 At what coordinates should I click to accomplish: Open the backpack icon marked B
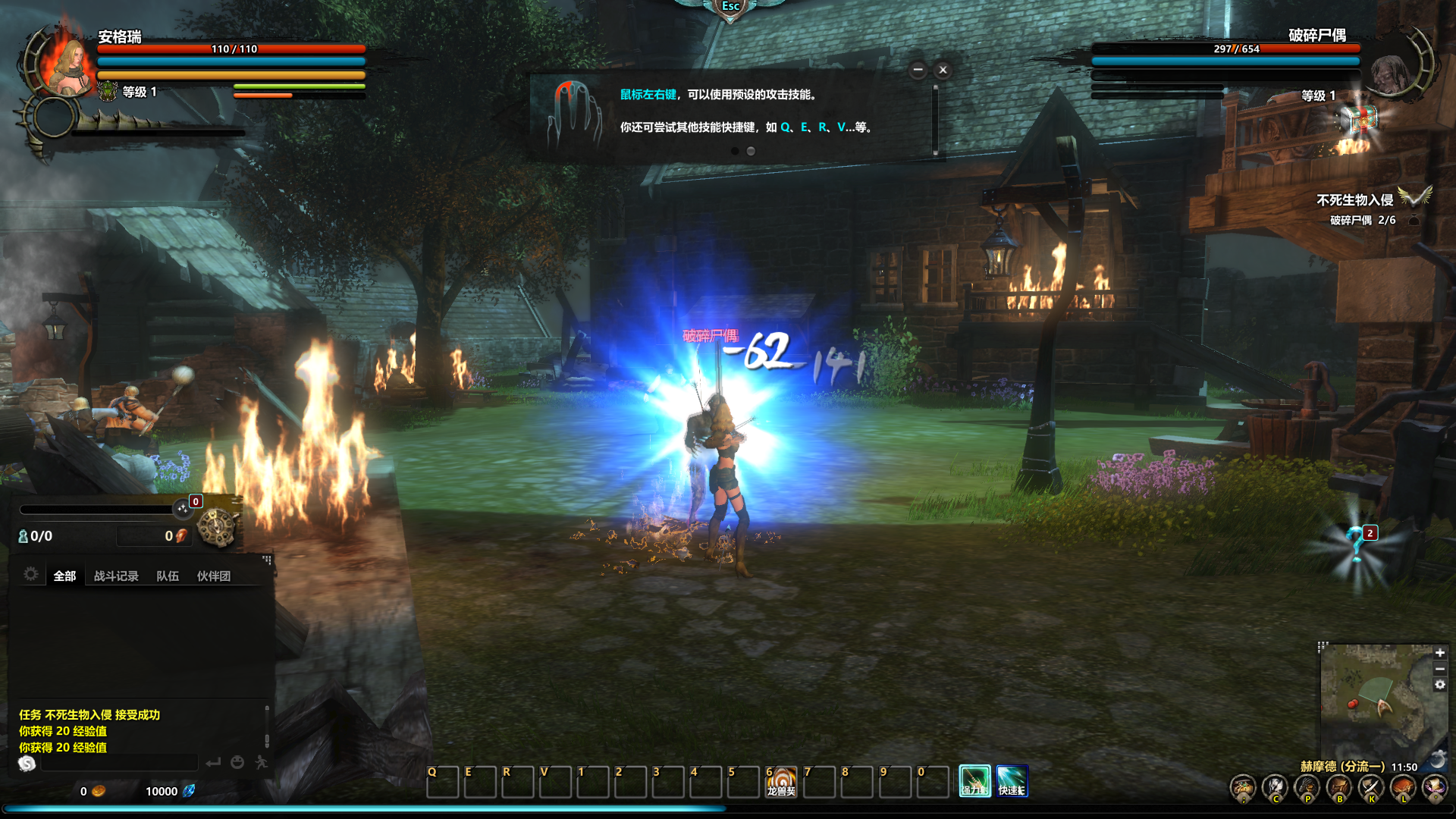point(1339,789)
